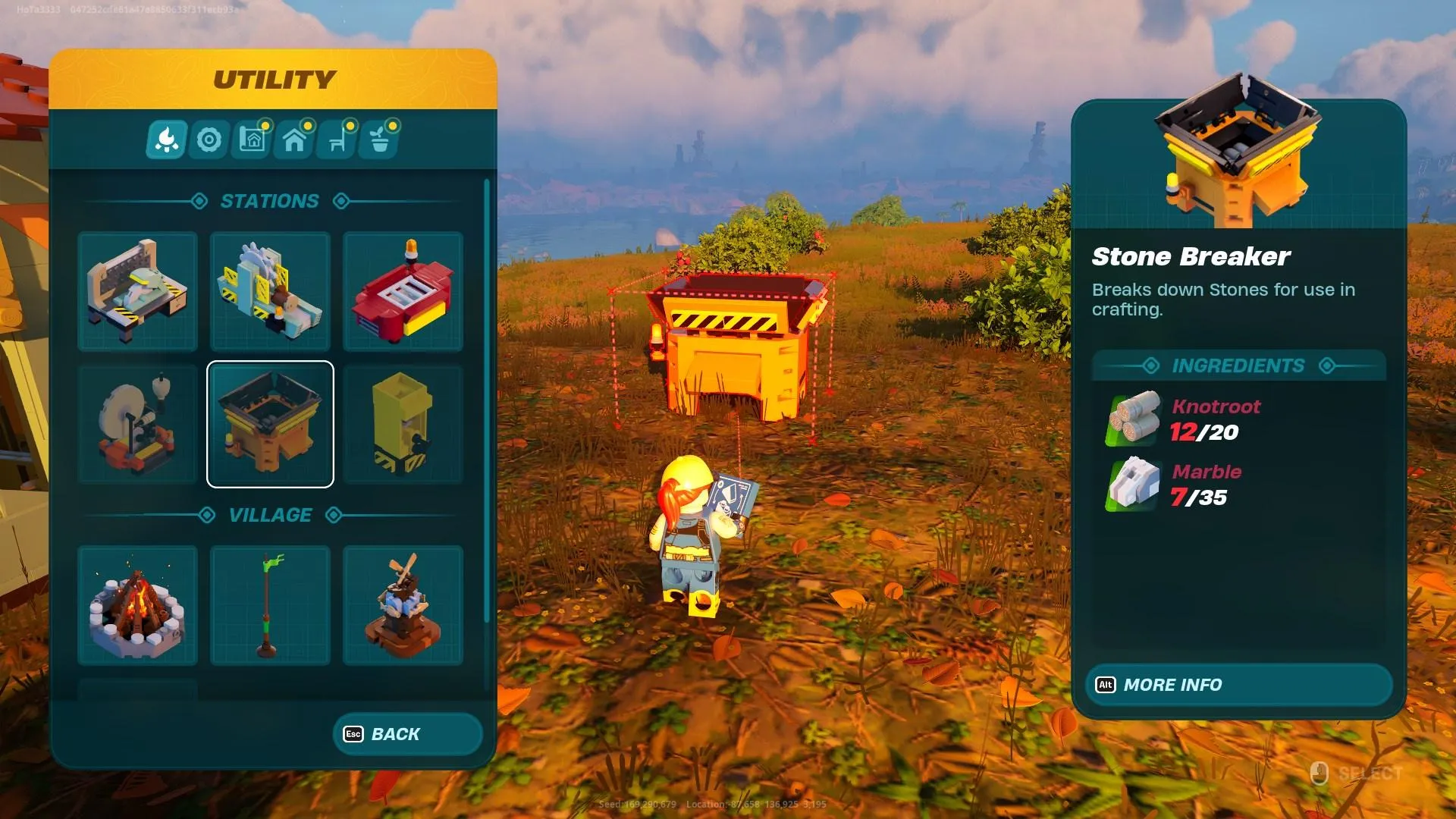Pick the tall yellow machine station
Viewport: 1456px width, 819px height.
pos(403,424)
